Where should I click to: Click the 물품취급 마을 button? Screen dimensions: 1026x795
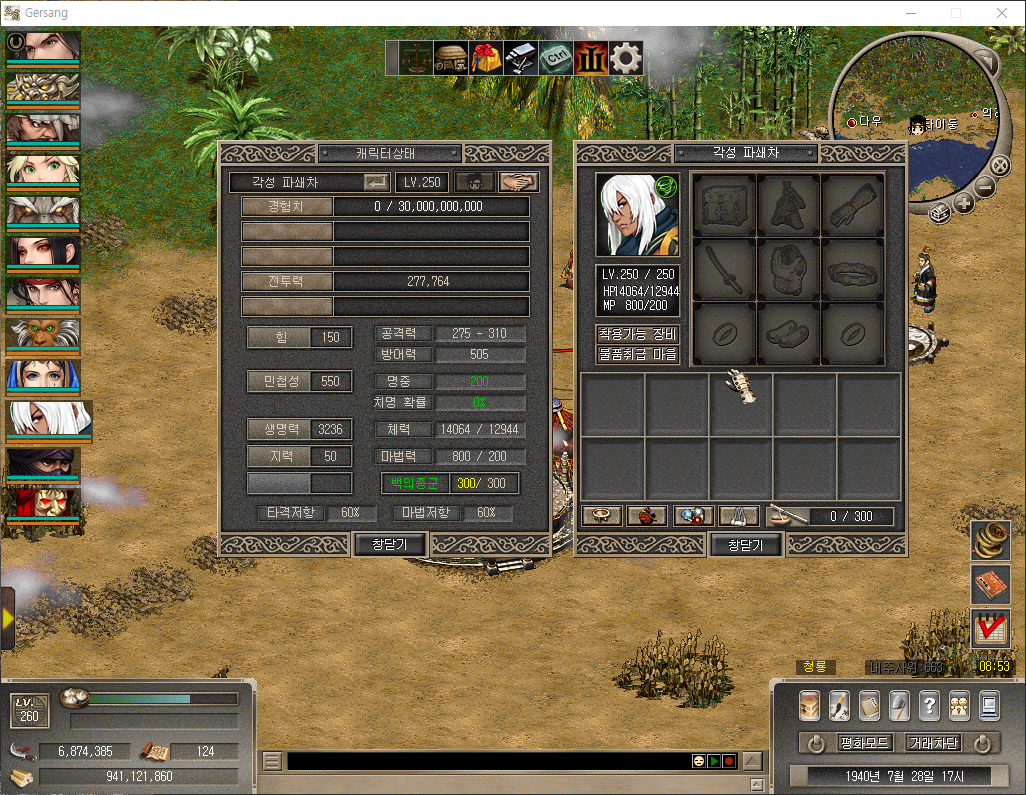click(x=637, y=354)
